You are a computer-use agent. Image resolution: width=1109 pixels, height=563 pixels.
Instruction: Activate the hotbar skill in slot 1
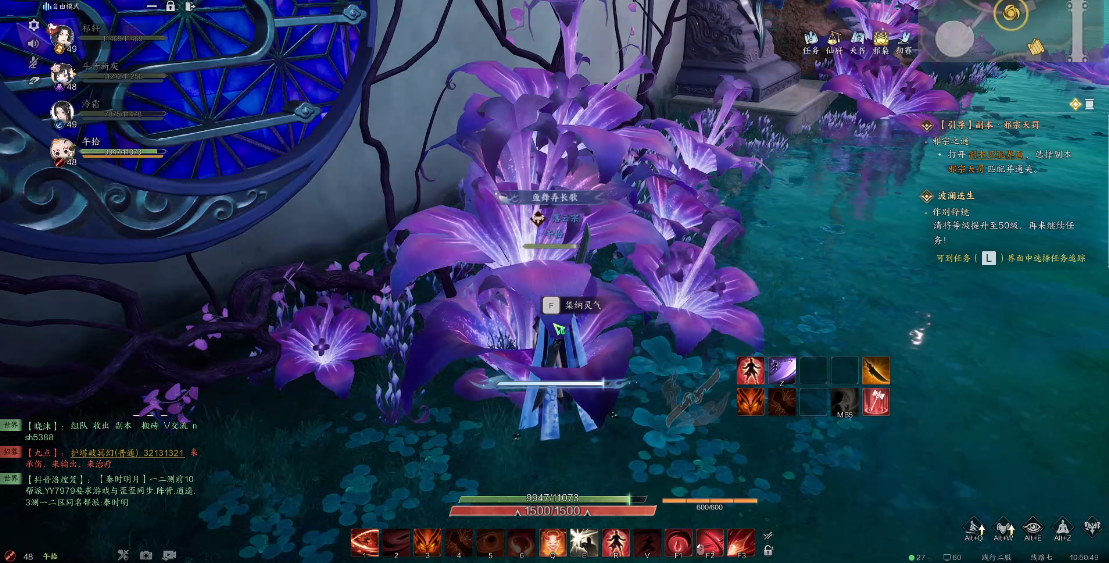[365, 543]
